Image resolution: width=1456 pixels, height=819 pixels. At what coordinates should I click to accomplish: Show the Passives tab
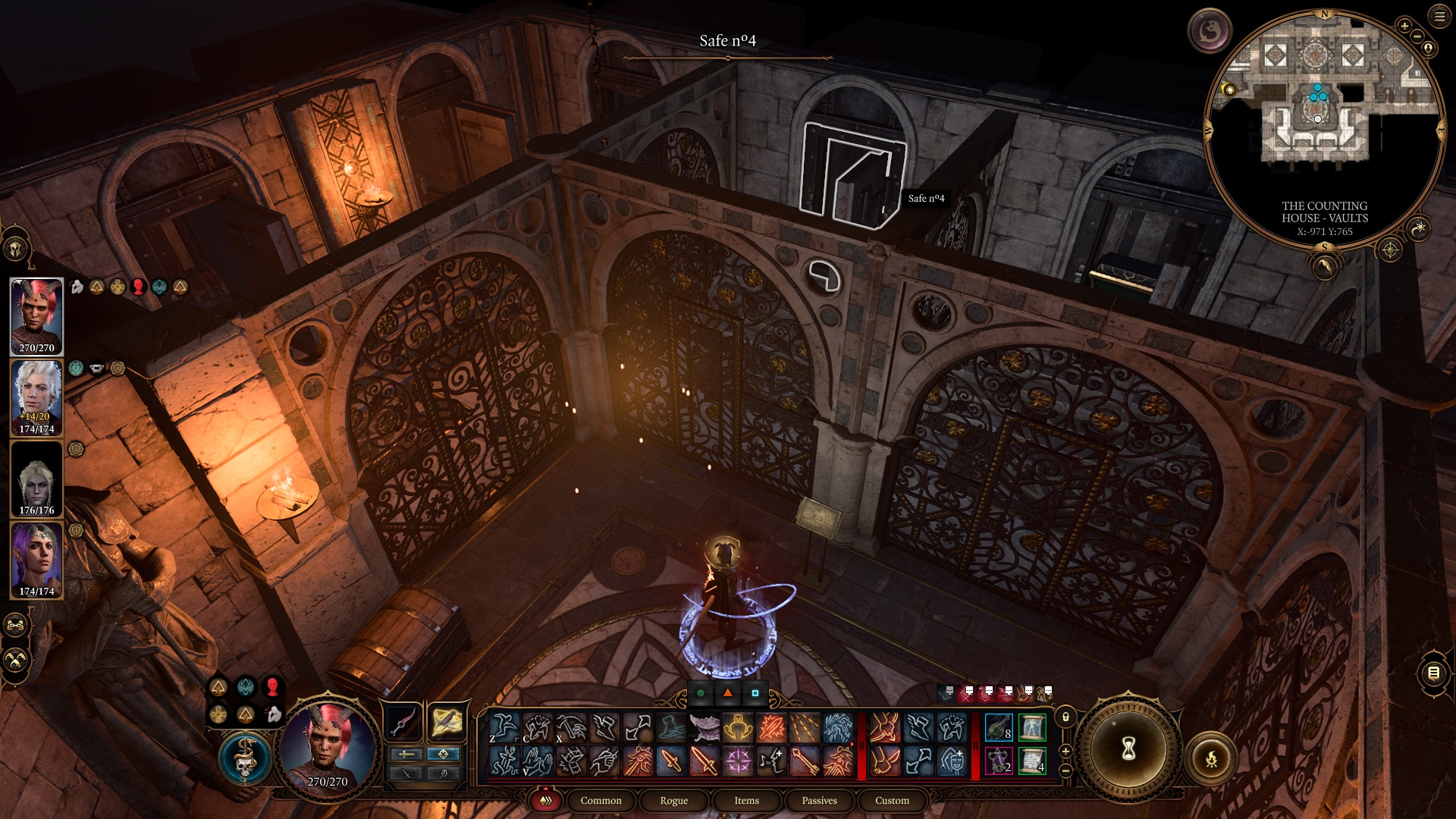coord(819,800)
